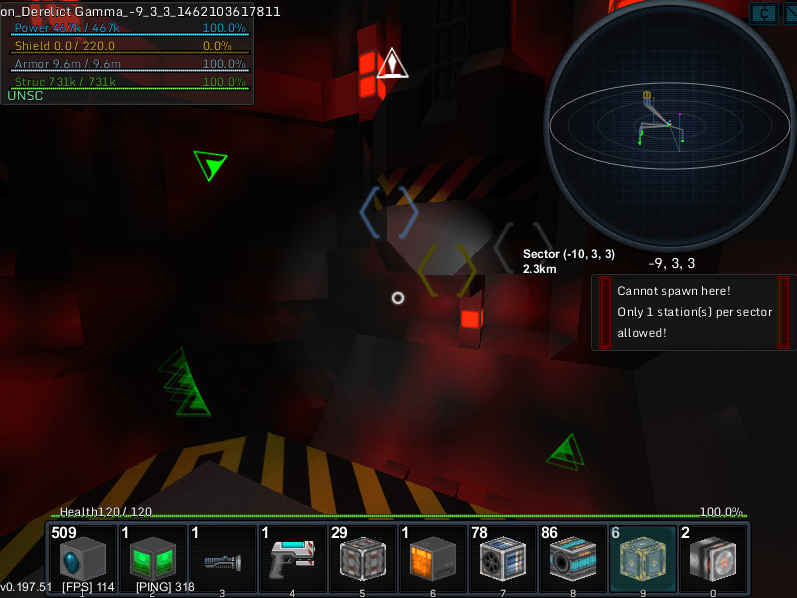The height and width of the screenshot is (598, 797).
Task: Click the 'Cannot spawn here!' notification
Action: pos(693,312)
